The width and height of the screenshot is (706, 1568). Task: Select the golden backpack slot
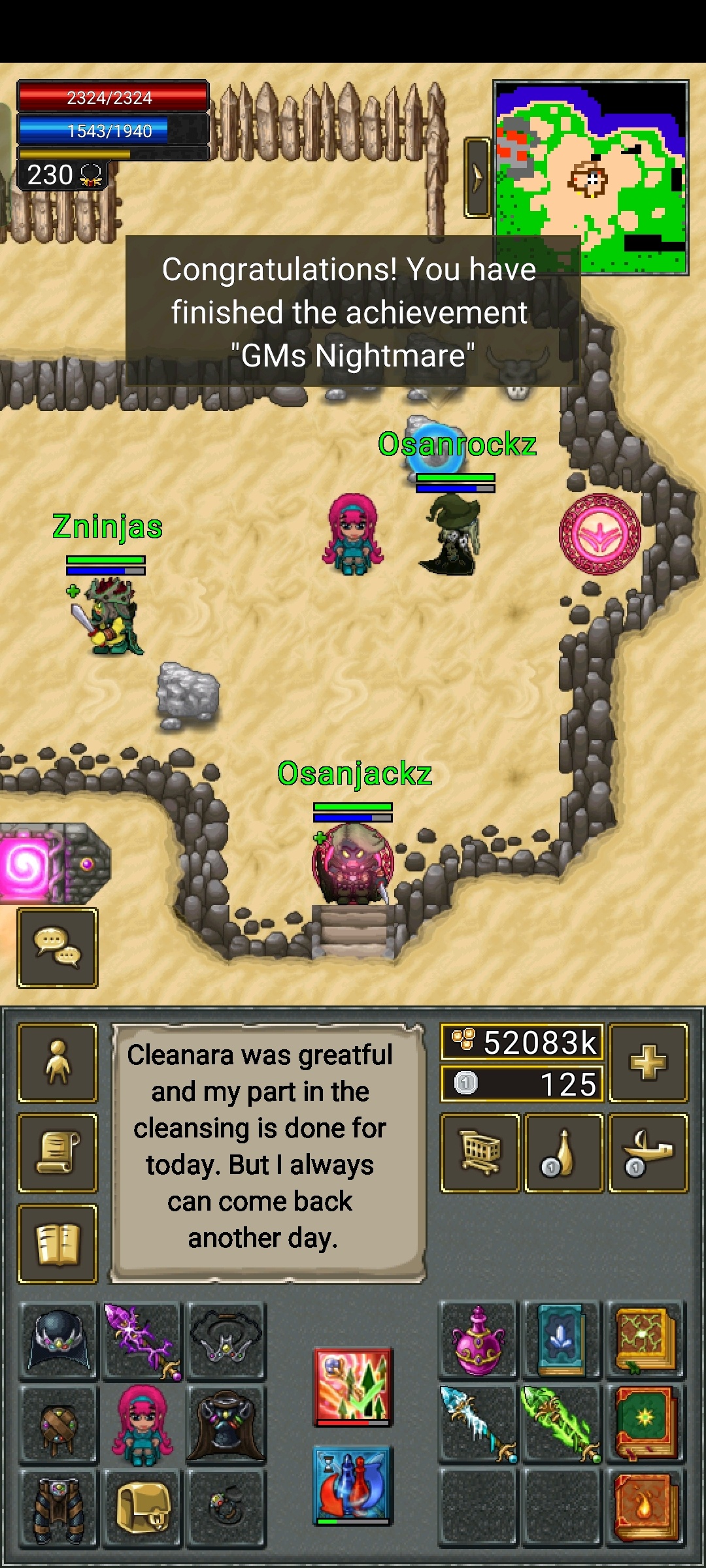click(142, 1508)
